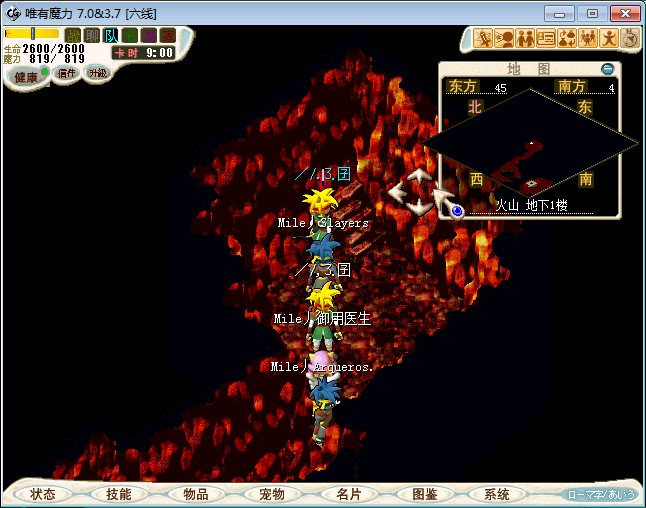This screenshot has height=508, width=646.
Task: Toggle the 家 family mode icon
Action: pos(167,35)
